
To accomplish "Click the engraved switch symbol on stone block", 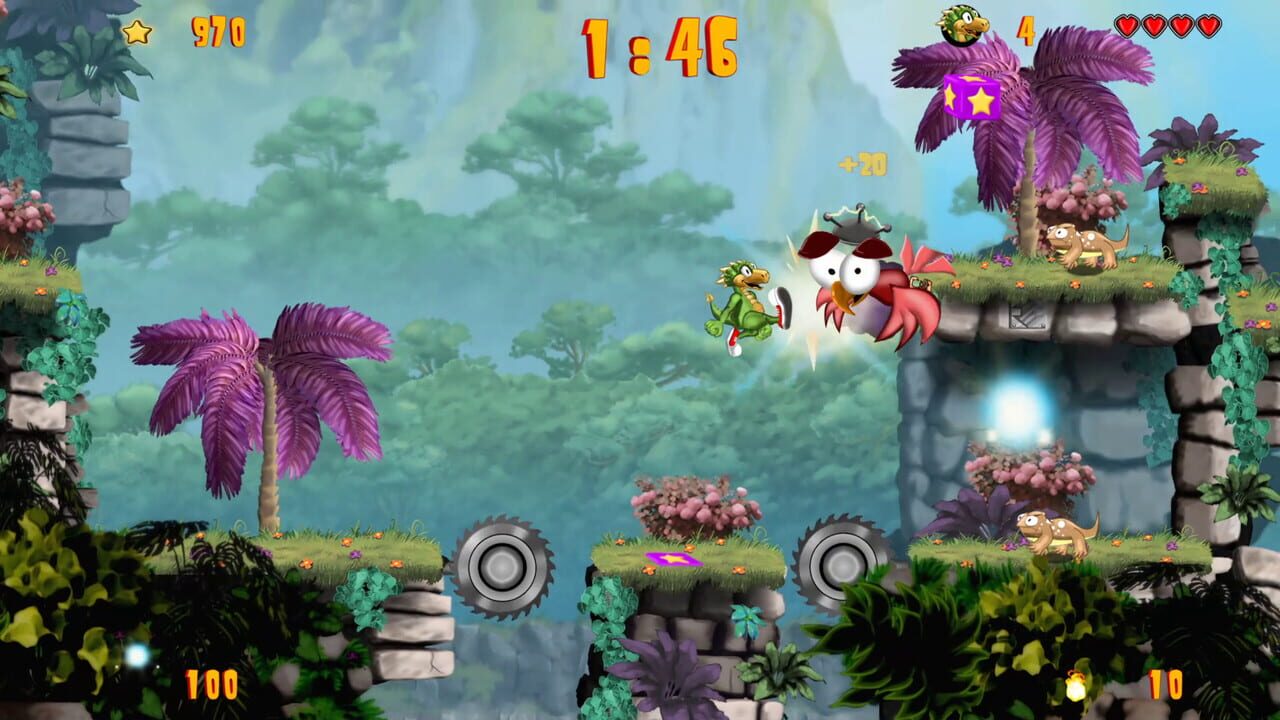I will [x=1027, y=316].
